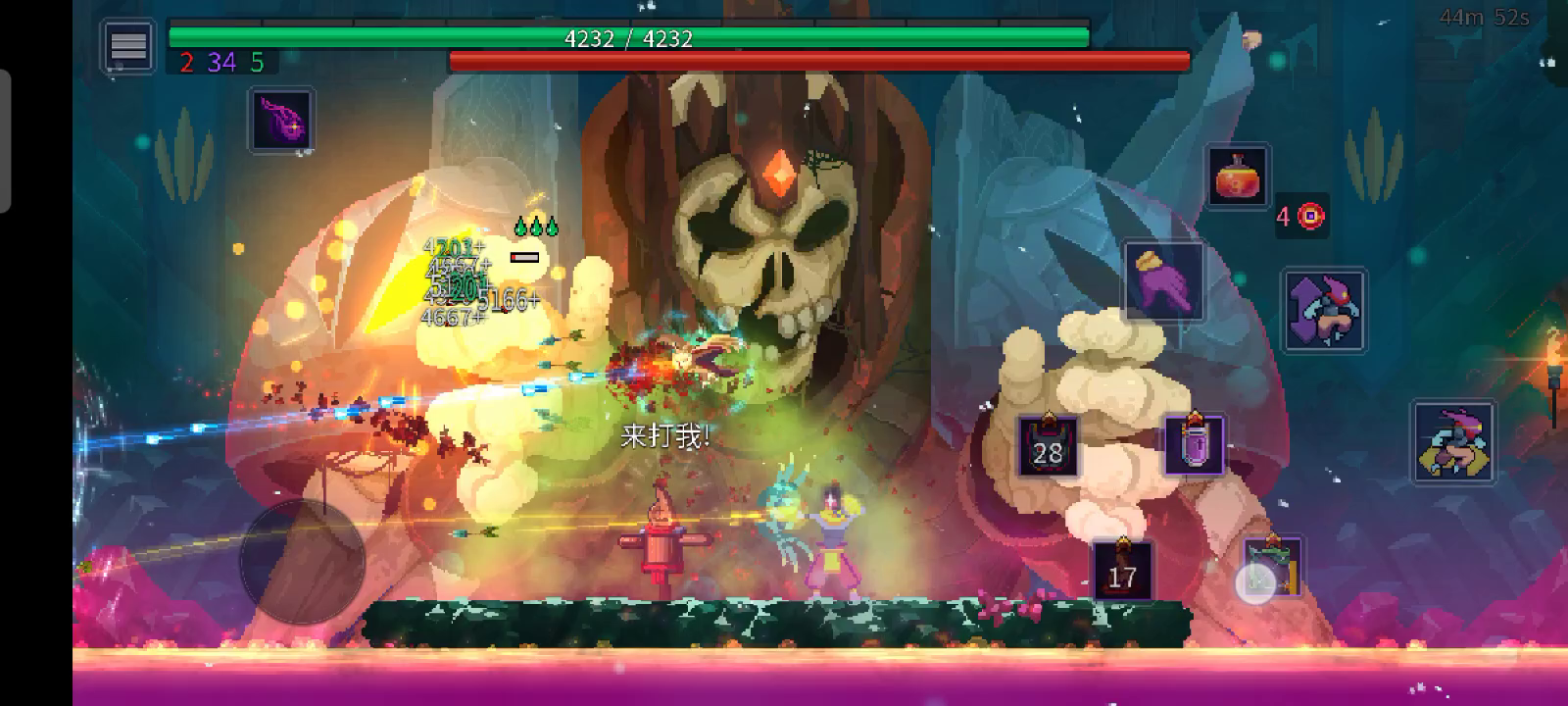This screenshot has height=706, width=1568.
Task: Use the skill showing cooldown 17
Action: coord(1122,570)
